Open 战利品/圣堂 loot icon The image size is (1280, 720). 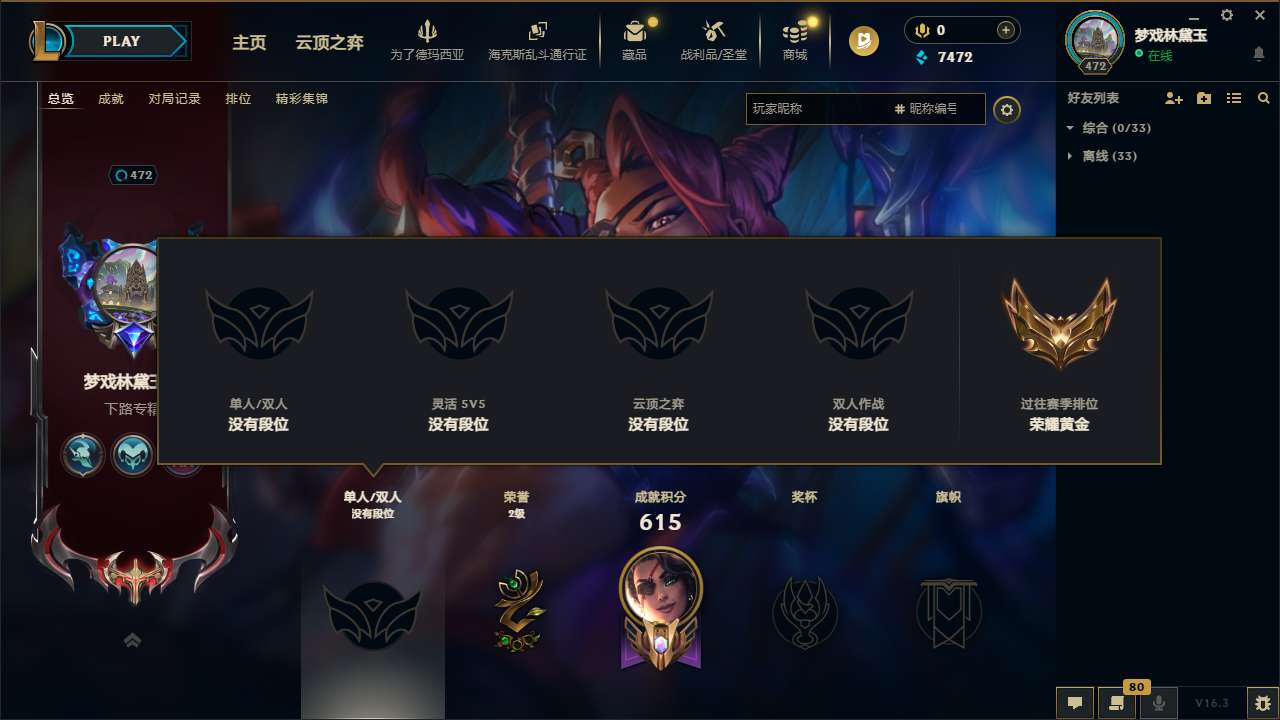[x=714, y=40]
